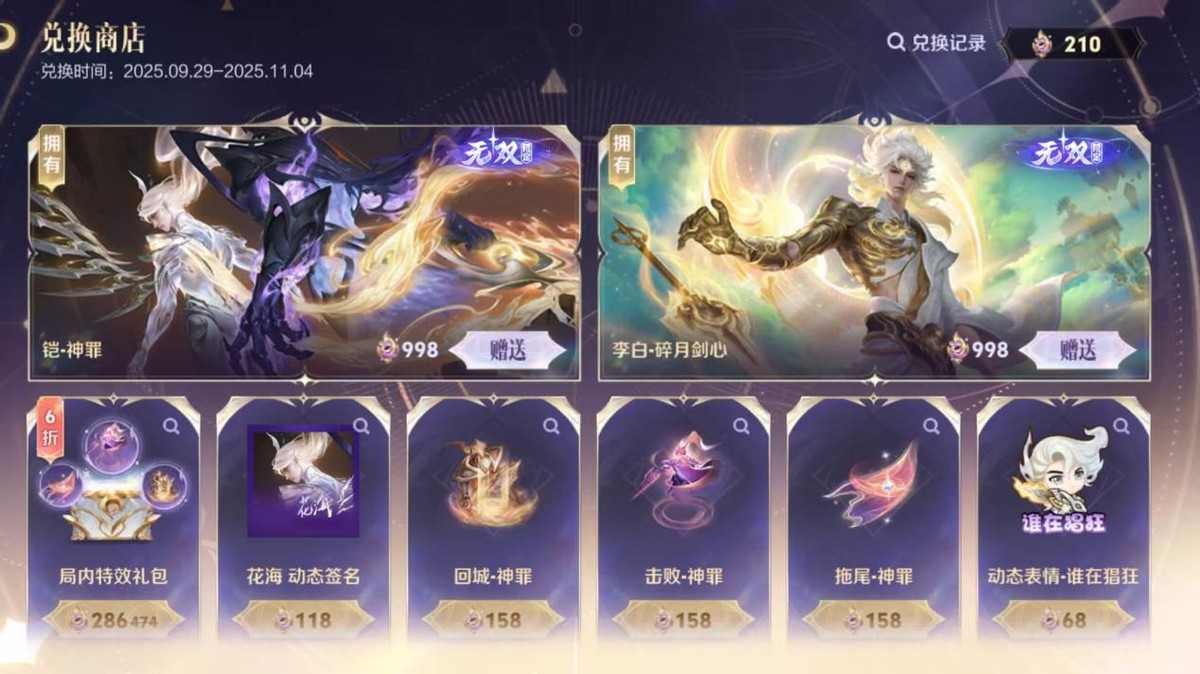The height and width of the screenshot is (674, 1200).
Task: Preview 局内特效礼包 with its magnifier icon
Action: 171,427
